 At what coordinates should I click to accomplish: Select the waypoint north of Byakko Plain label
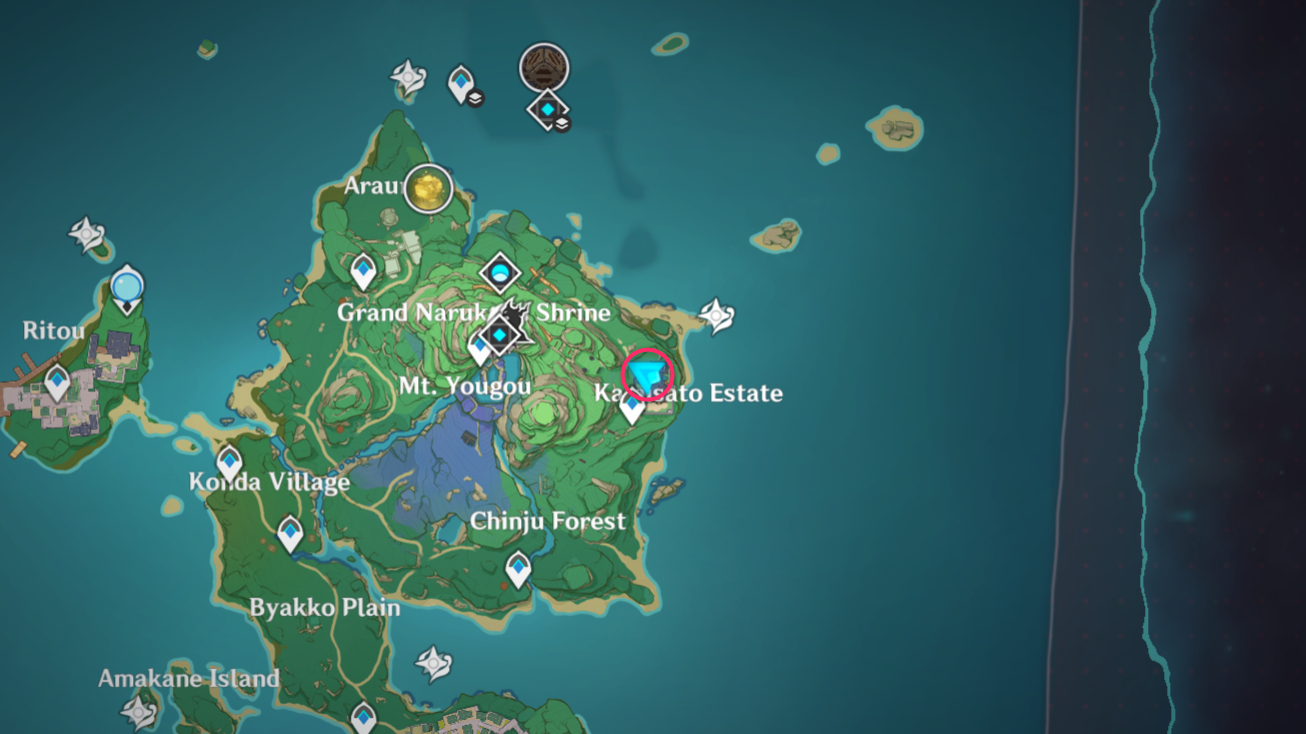[290, 533]
